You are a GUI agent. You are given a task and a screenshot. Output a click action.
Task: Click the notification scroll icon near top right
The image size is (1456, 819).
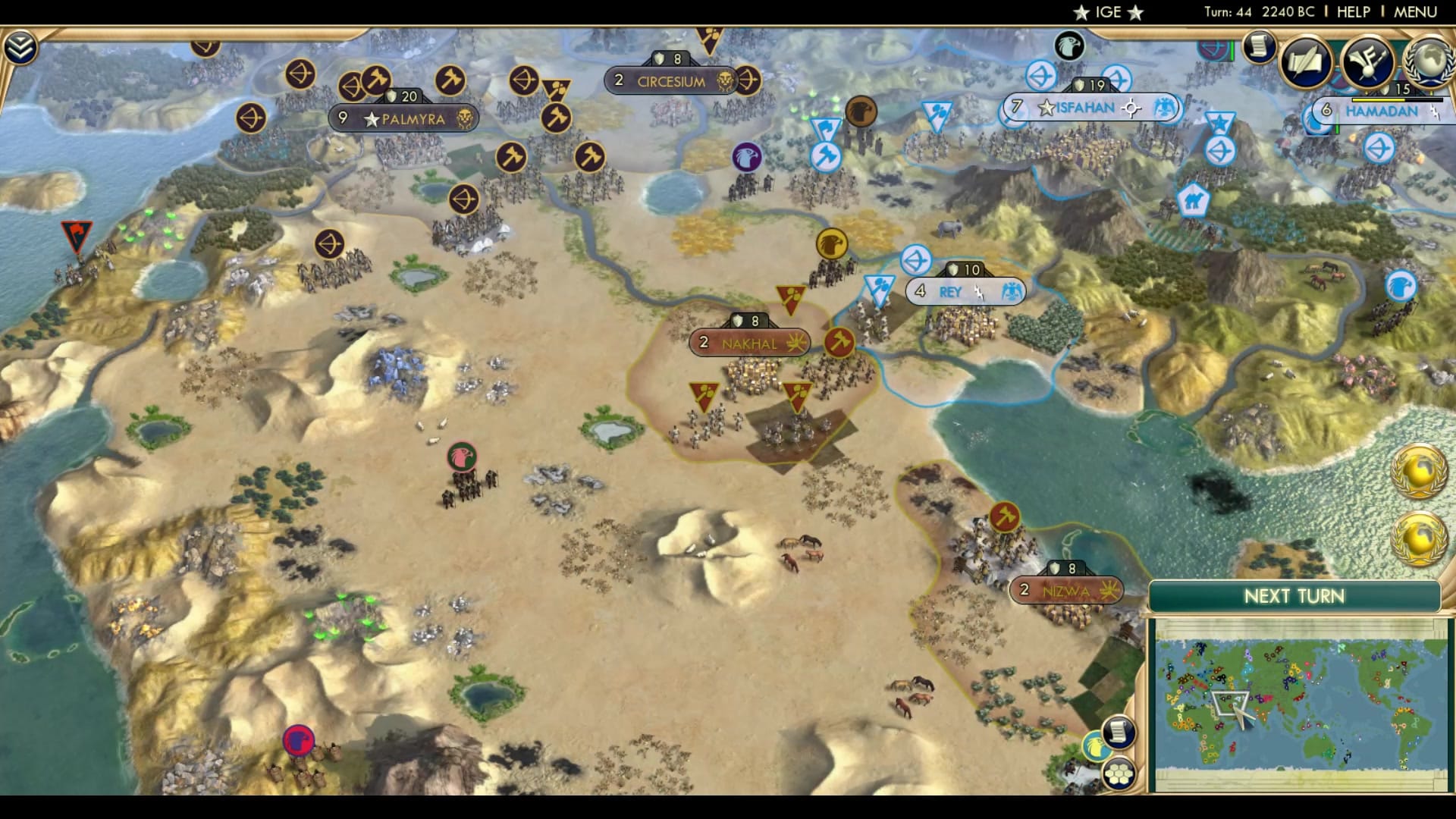(x=1259, y=47)
